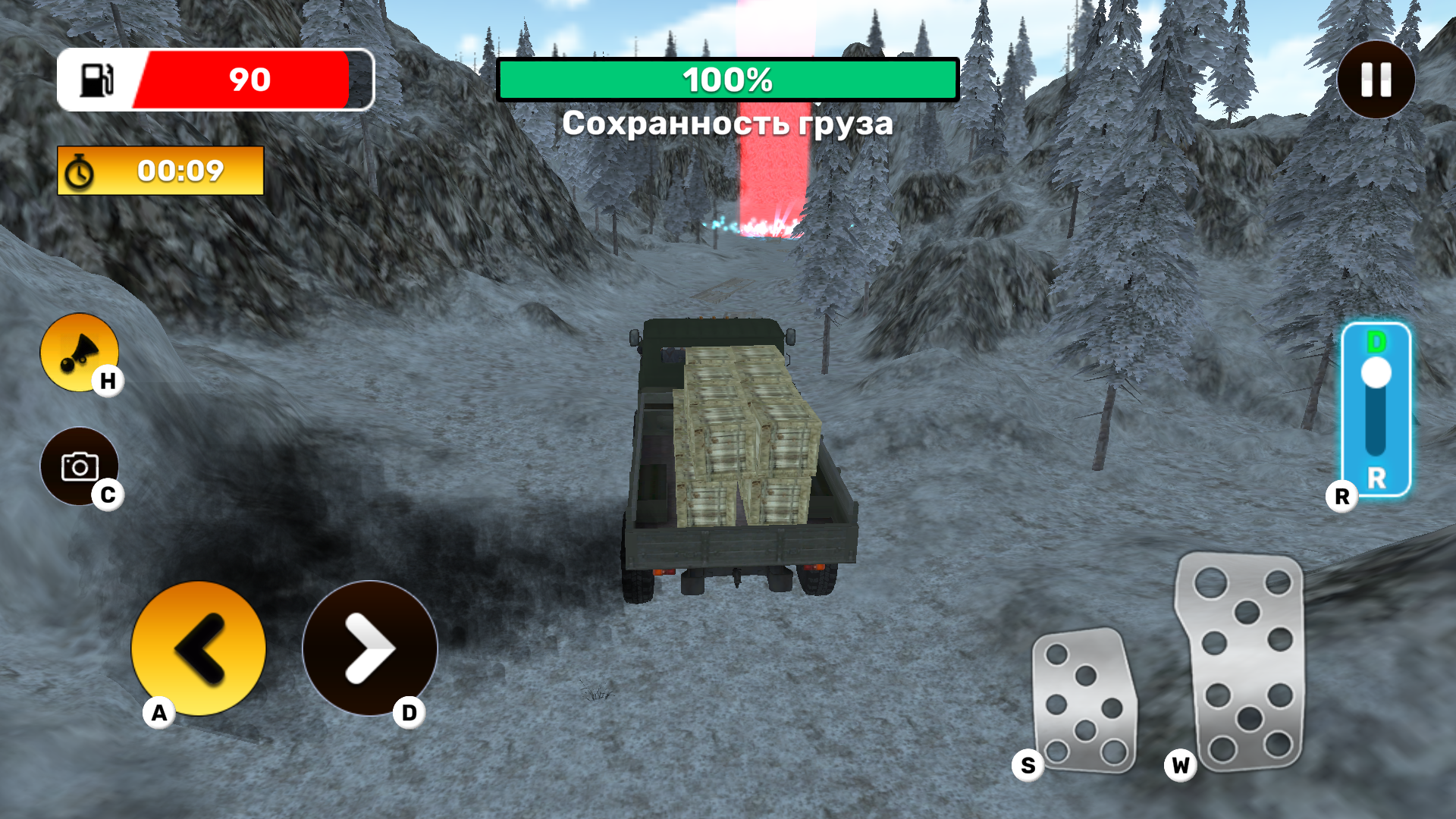Image resolution: width=1456 pixels, height=819 pixels.
Task: Tap the gear shifter knob to change gears
Action: click(x=1376, y=372)
